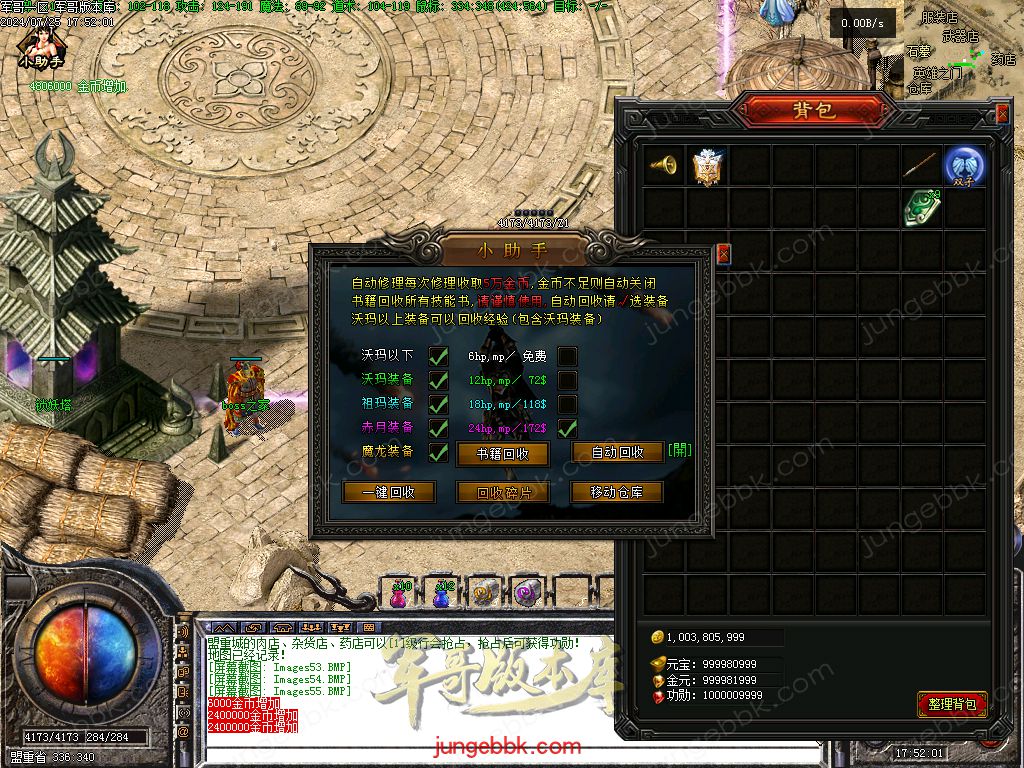Uncheck the 24hp,mp 172$ option checkbox

567,428
